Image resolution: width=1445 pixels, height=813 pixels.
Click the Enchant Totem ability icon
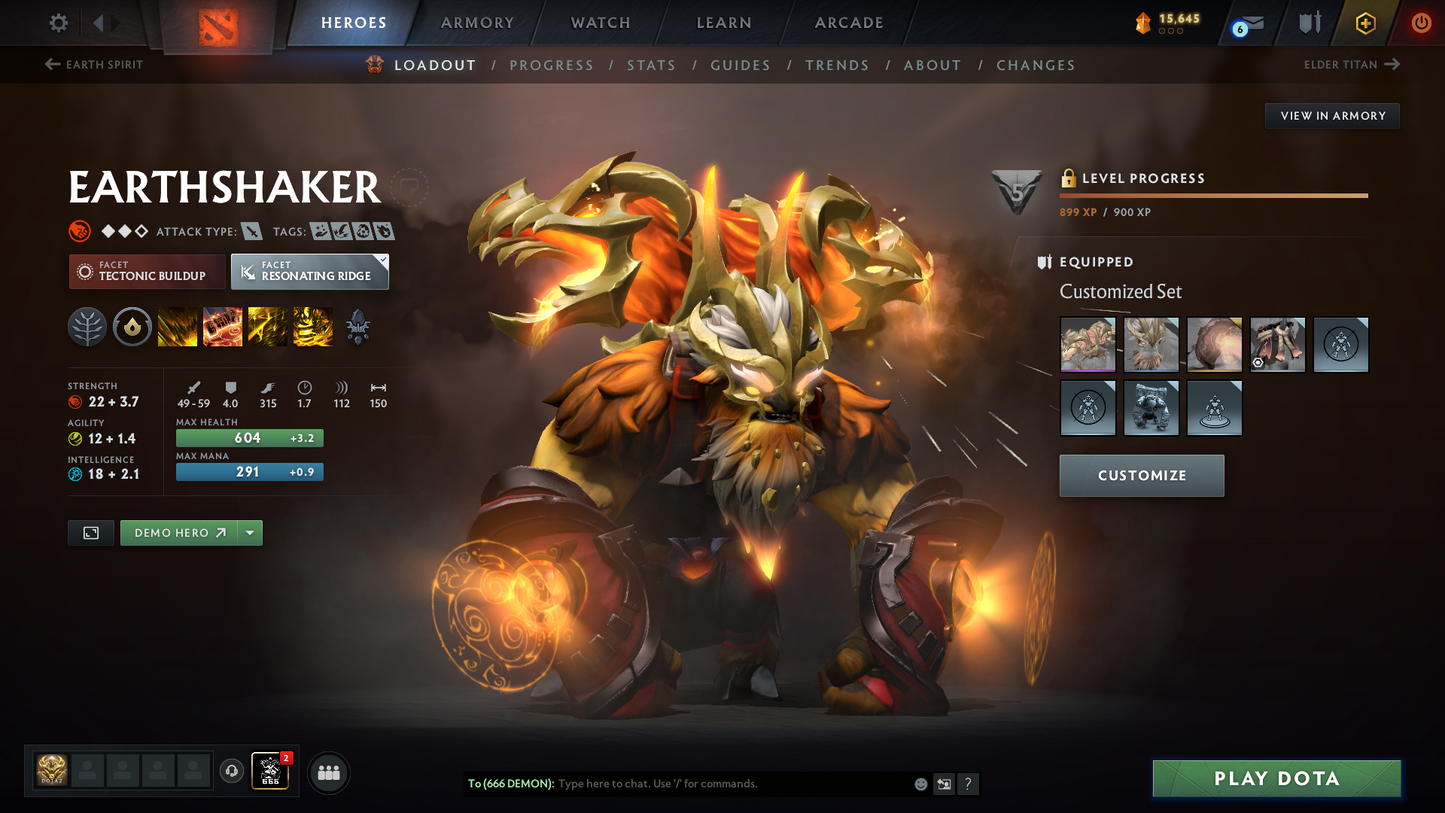pyautogui.click(x=222, y=326)
